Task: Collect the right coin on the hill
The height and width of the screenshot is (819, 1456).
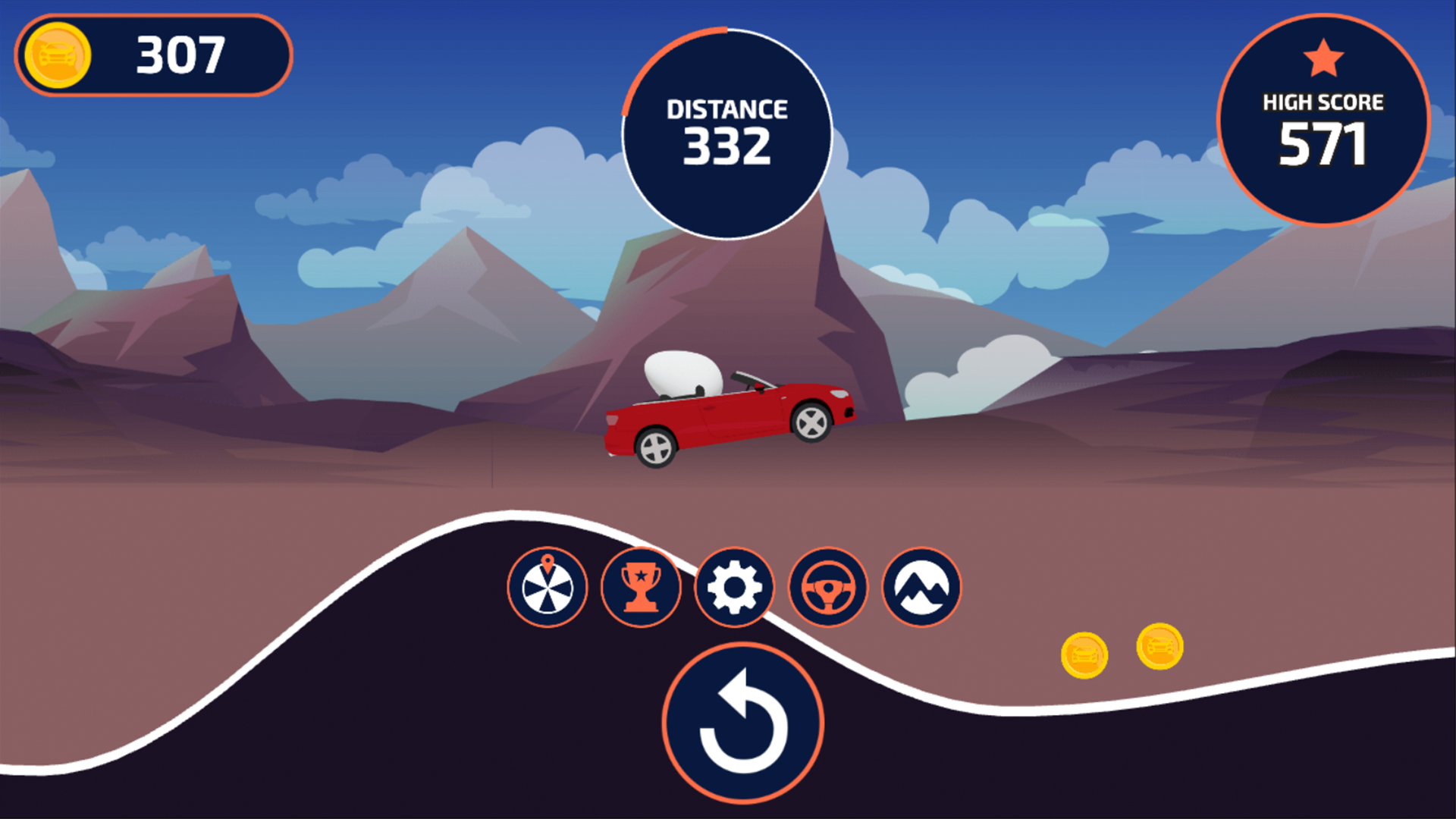Action: pyautogui.click(x=1158, y=645)
